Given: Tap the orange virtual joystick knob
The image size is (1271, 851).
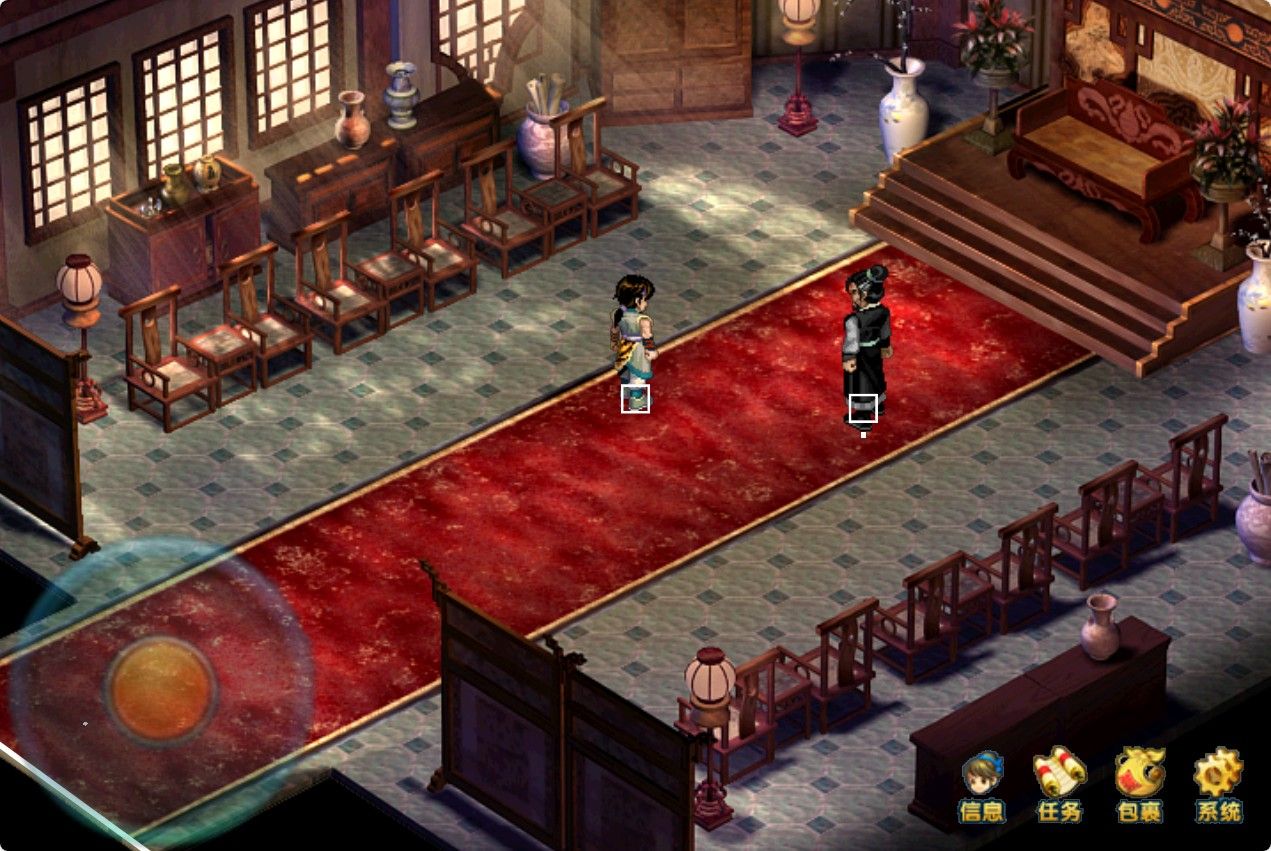Looking at the screenshot, I should [x=162, y=690].
